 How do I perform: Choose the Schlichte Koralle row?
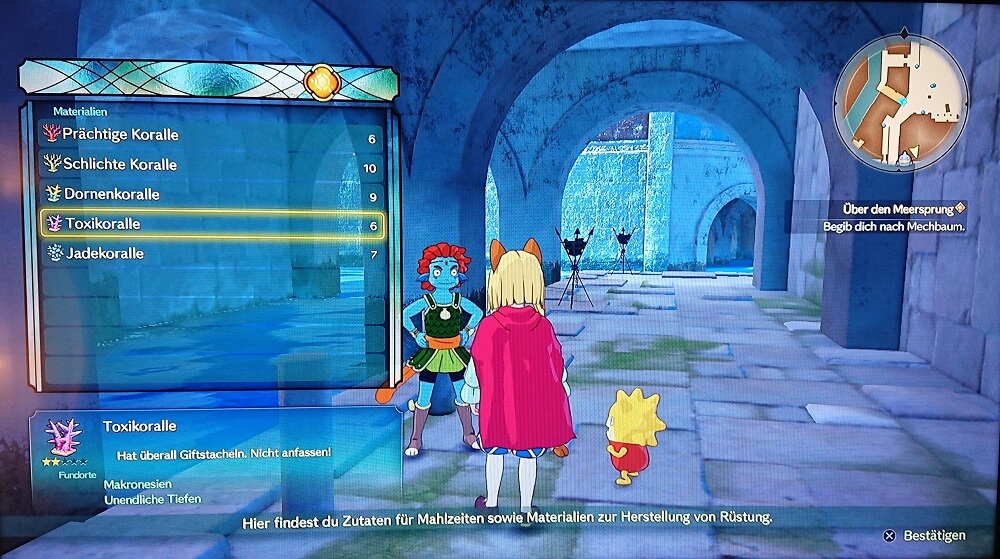212,165
